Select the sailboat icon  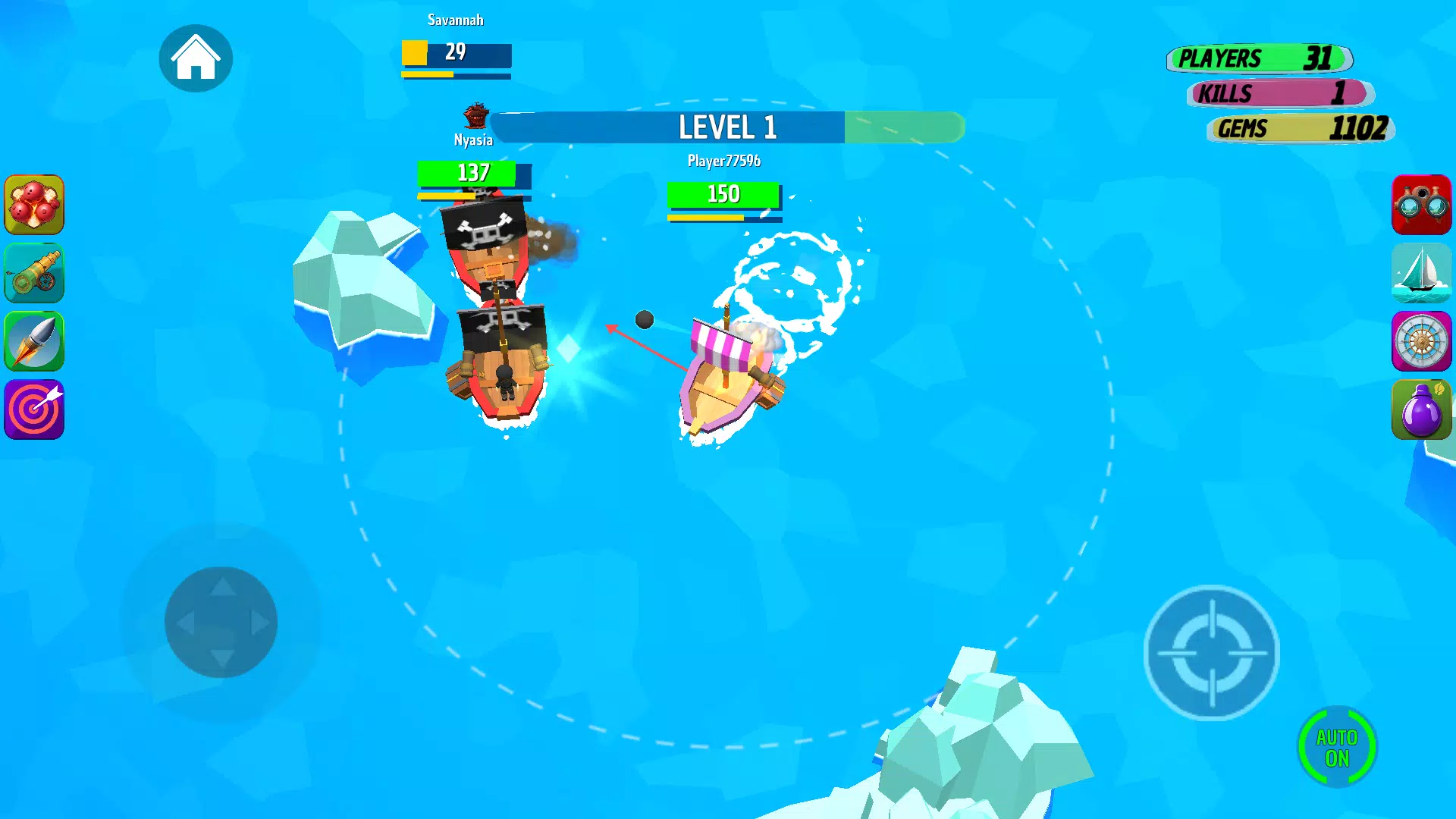[1422, 273]
